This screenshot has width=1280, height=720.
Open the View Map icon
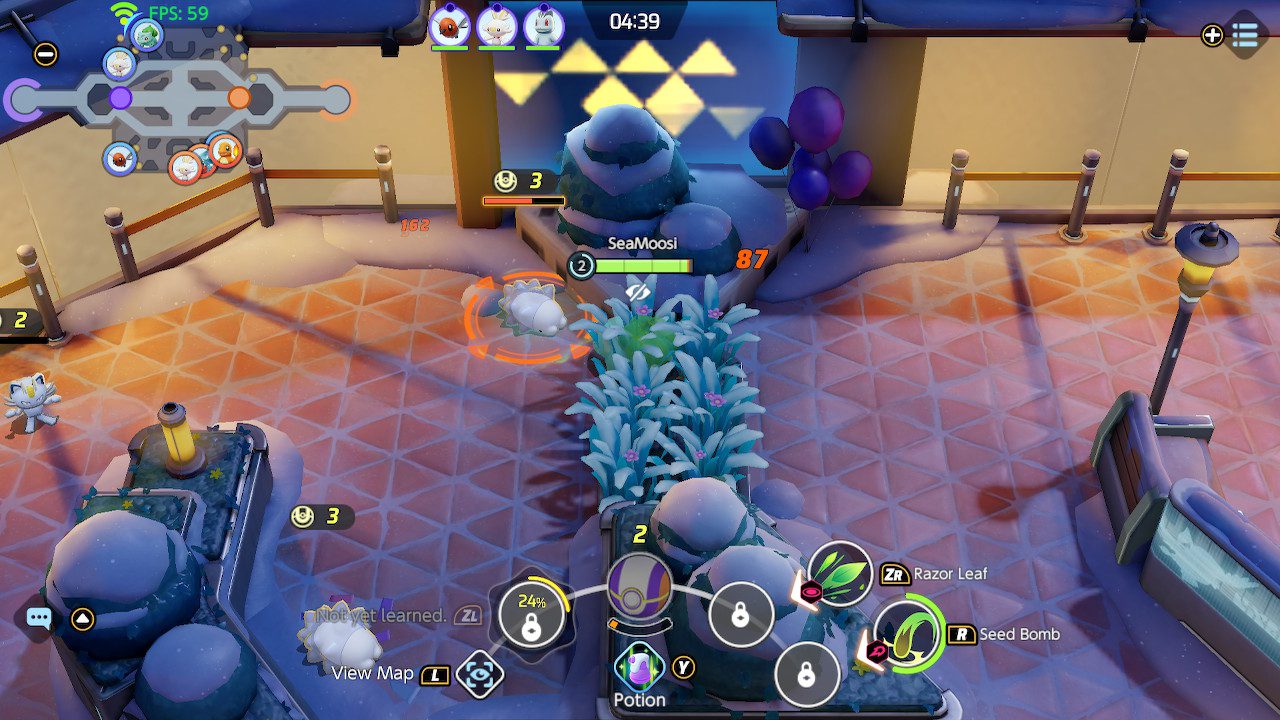(x=479, y=675)
